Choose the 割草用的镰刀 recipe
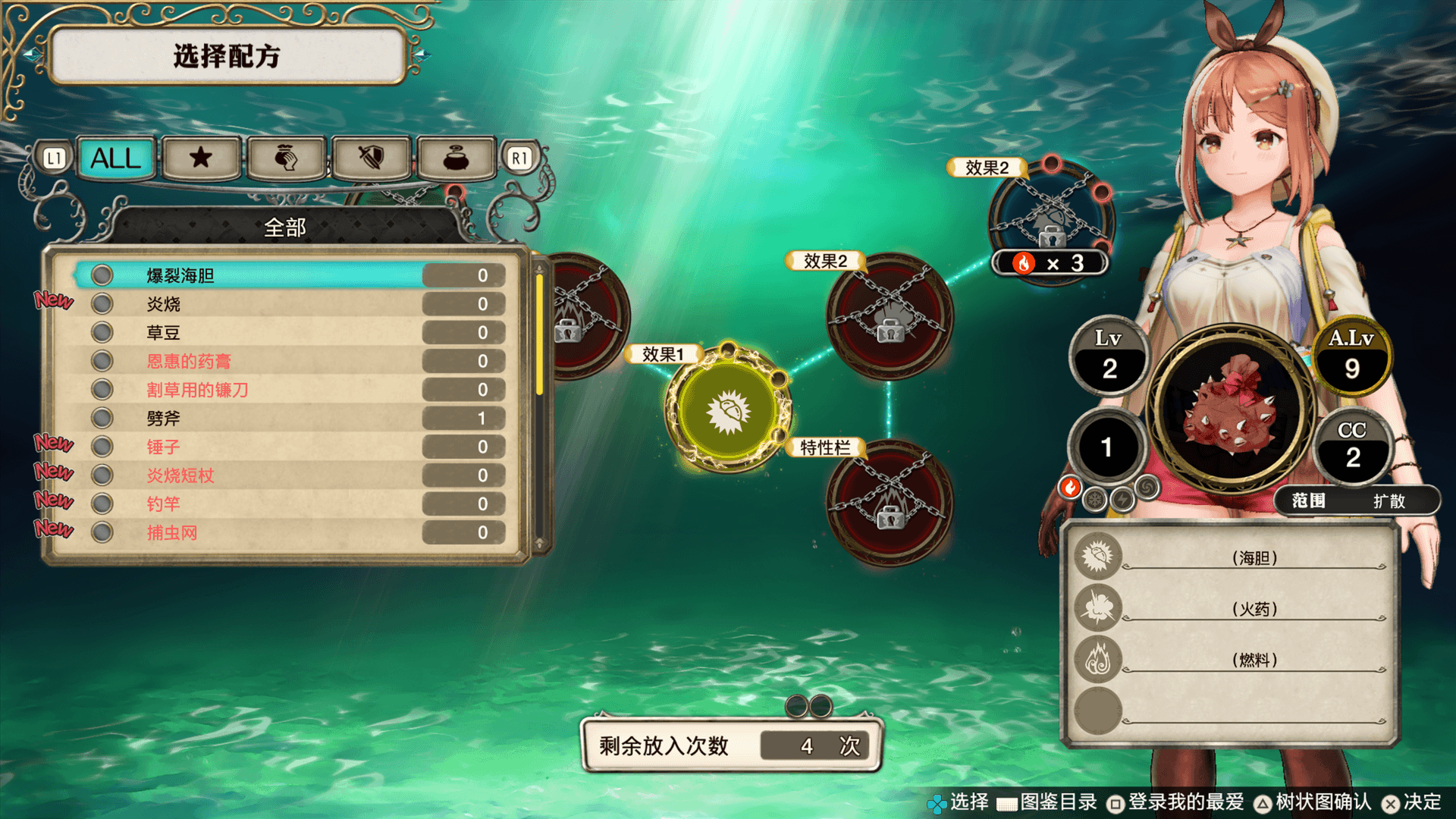The height and width of the screenshot is (819, 1456). point(288,390)
